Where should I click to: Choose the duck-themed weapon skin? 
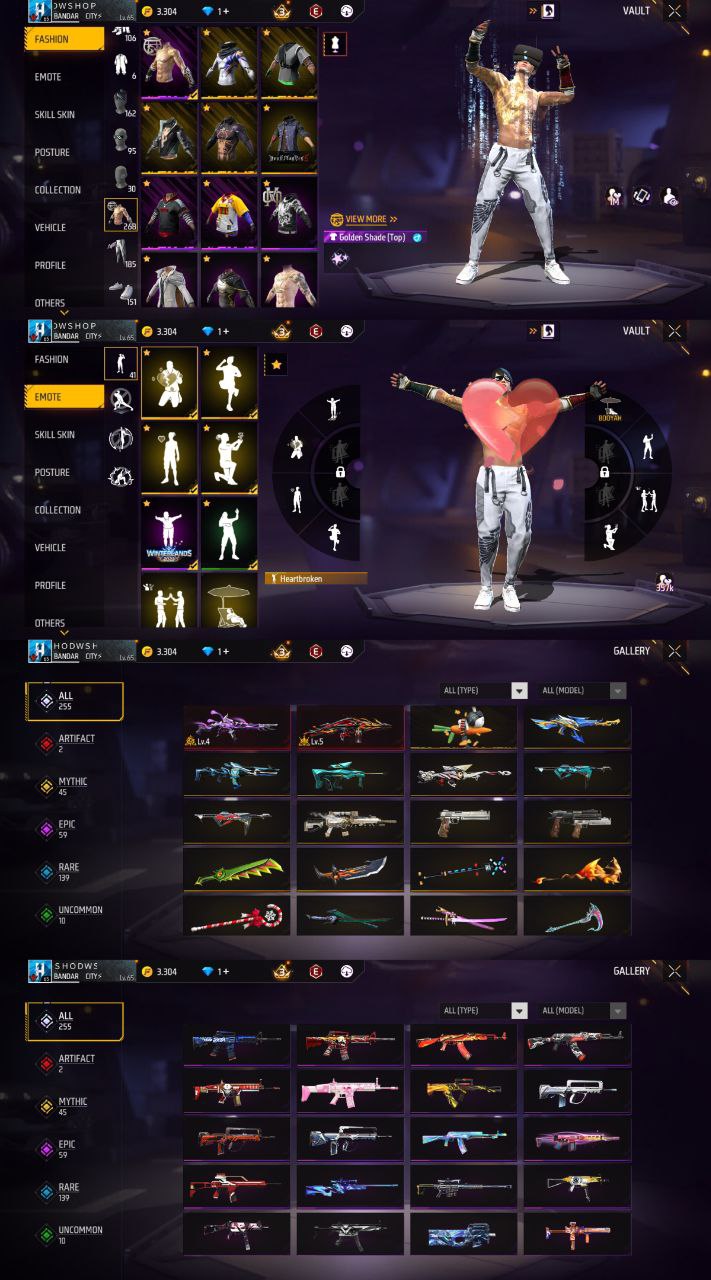pos(463,727)
